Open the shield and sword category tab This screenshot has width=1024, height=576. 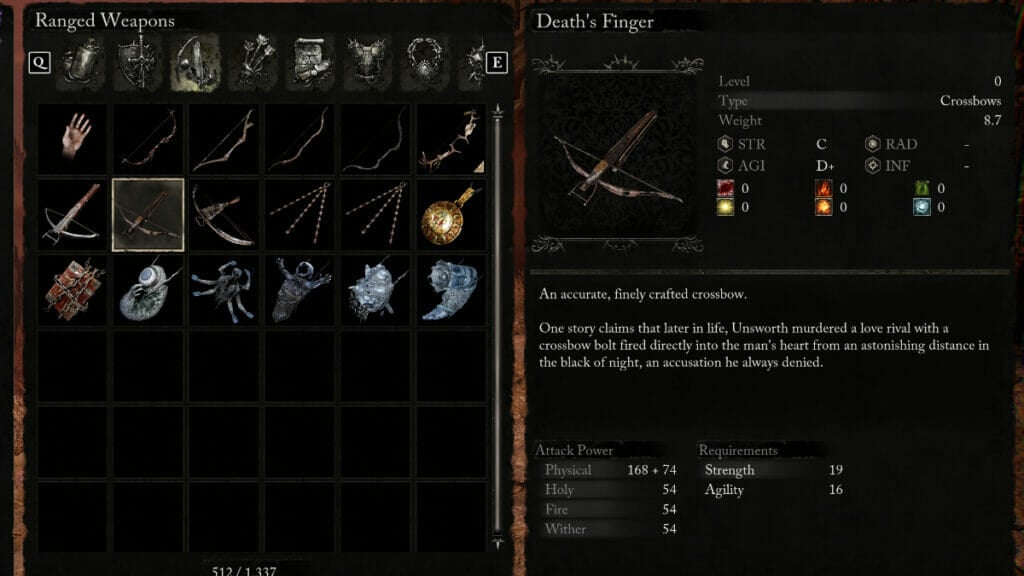(139, 64)
